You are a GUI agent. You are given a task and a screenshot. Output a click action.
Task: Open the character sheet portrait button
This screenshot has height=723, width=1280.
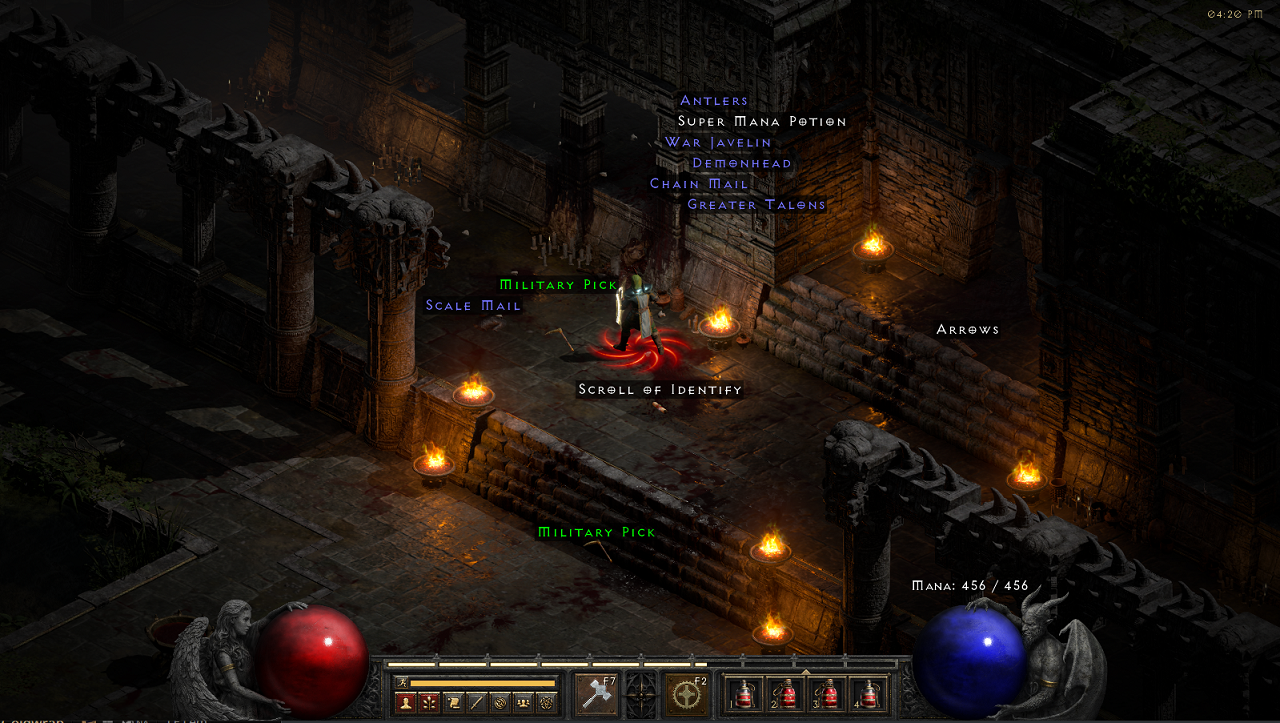[405, 702]
